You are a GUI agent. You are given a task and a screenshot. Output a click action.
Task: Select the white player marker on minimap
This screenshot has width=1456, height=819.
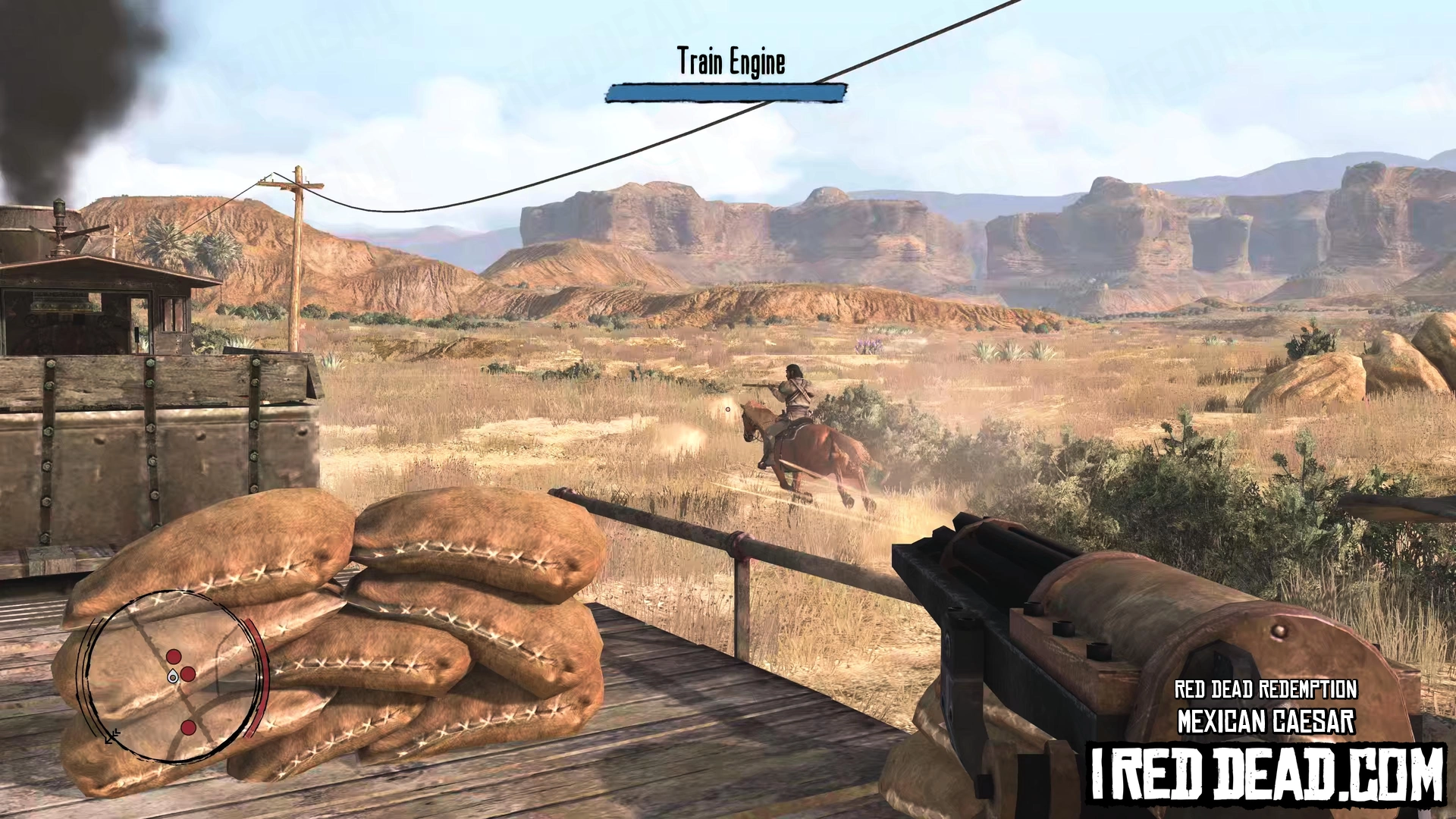[174, 676]
